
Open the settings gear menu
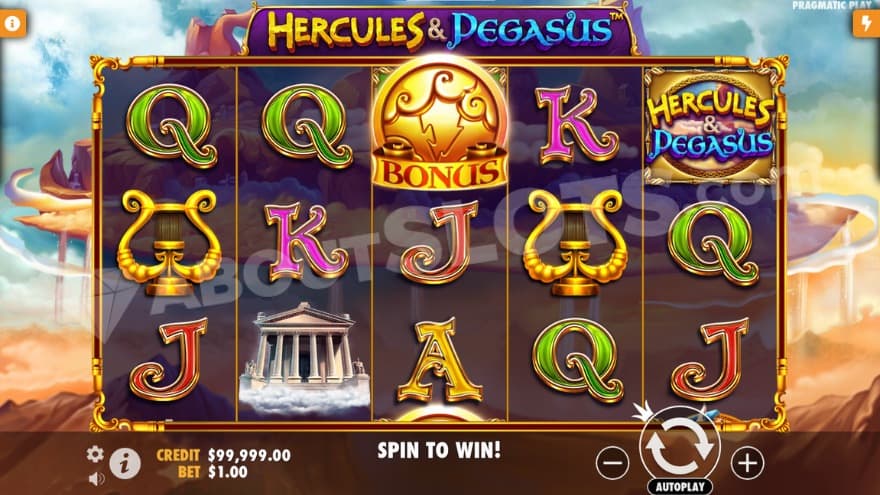tap(95, 454)
